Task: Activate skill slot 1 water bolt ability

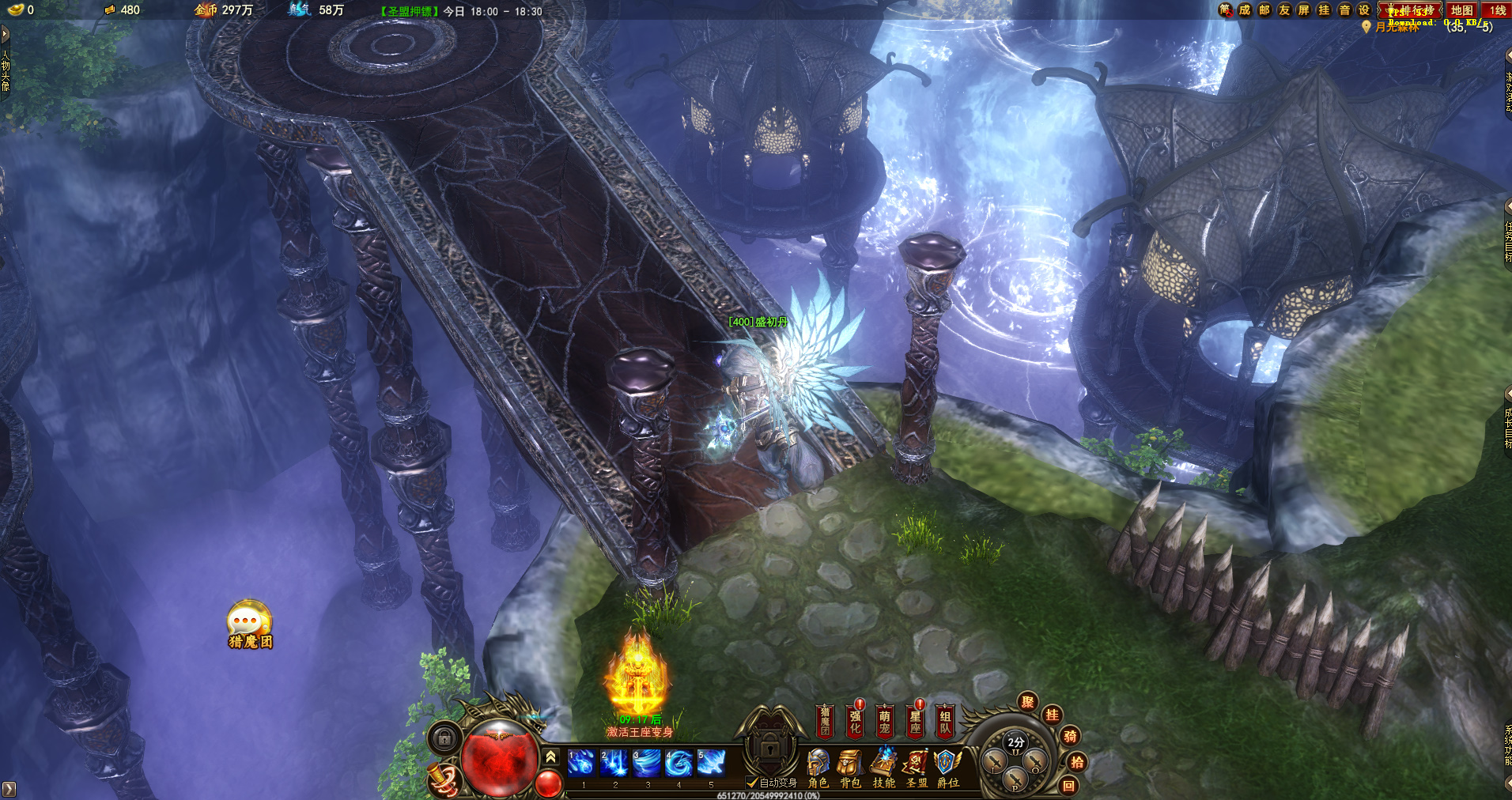Action: [x=581, y=763]
